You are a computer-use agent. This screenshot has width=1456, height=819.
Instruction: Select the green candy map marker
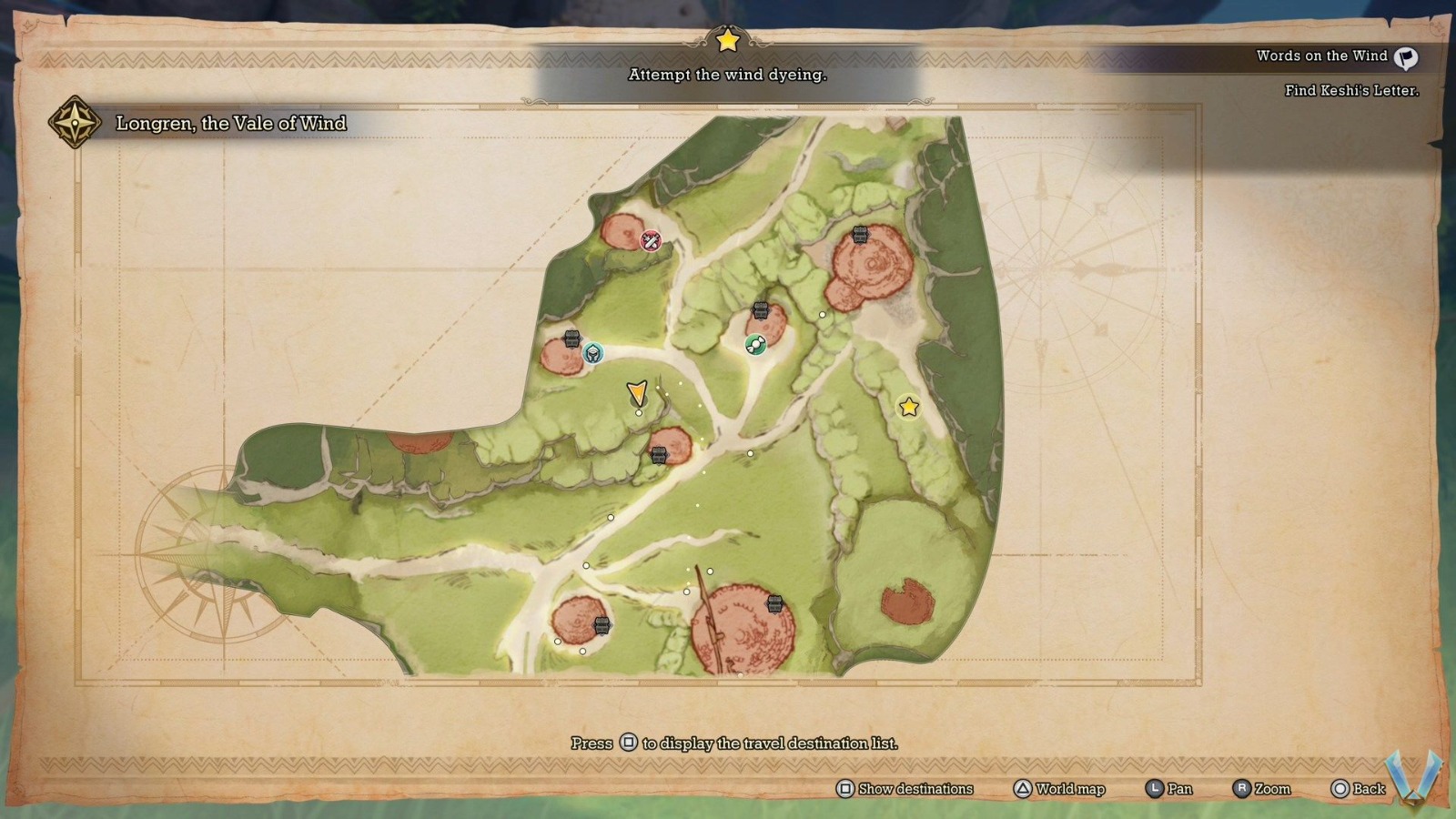(755, 344)
